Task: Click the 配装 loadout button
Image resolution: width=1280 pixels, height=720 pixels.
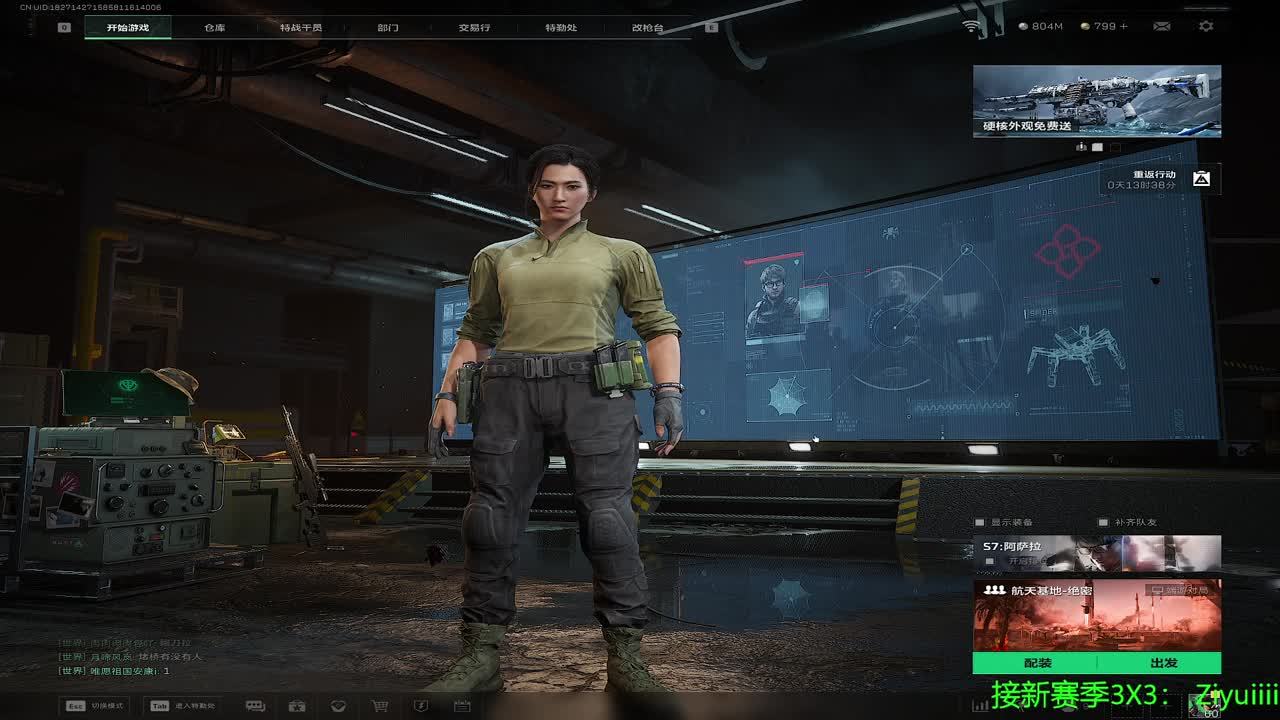Action: coord(1037,663)
